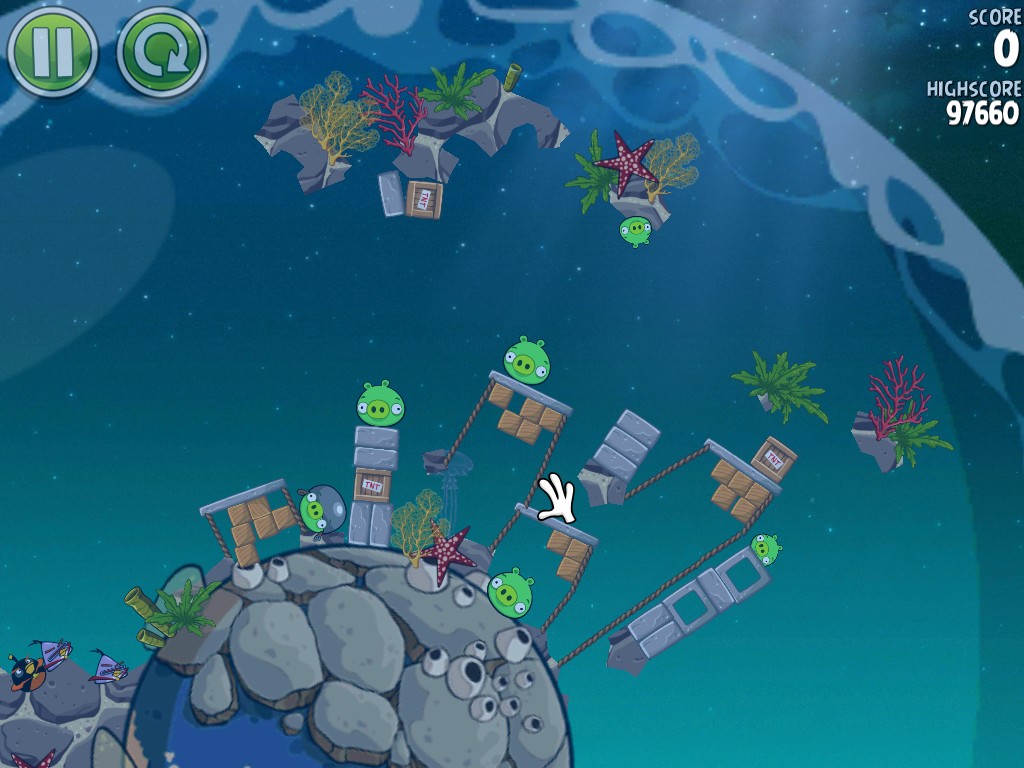Pause the game with the pause button

pyautogui.click(x=52, y=50)
